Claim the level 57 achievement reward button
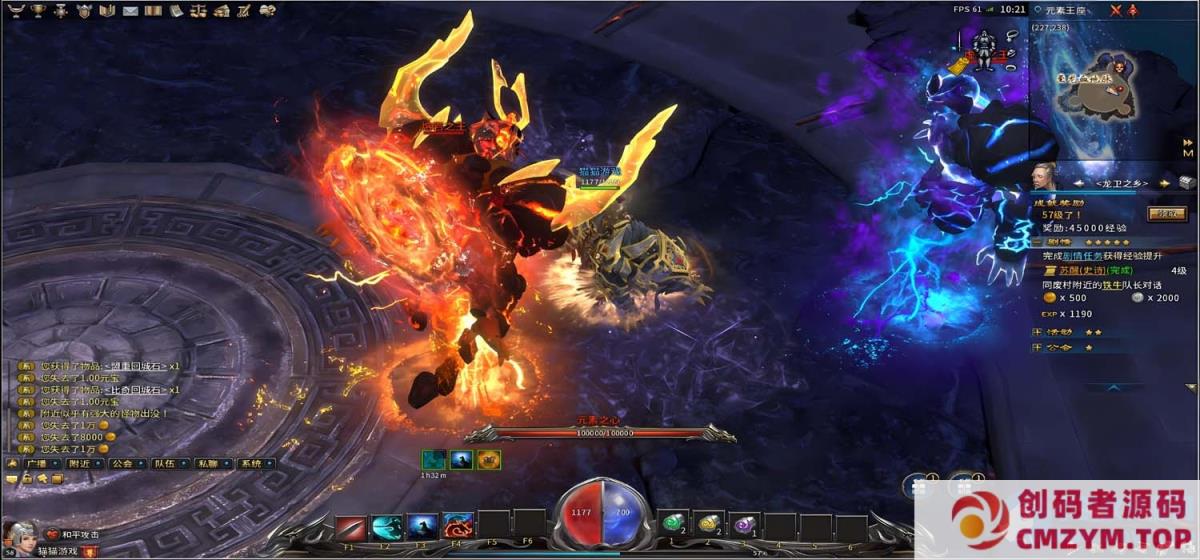This screenshot has width=1200, height=560. (x=1166, y=213)
